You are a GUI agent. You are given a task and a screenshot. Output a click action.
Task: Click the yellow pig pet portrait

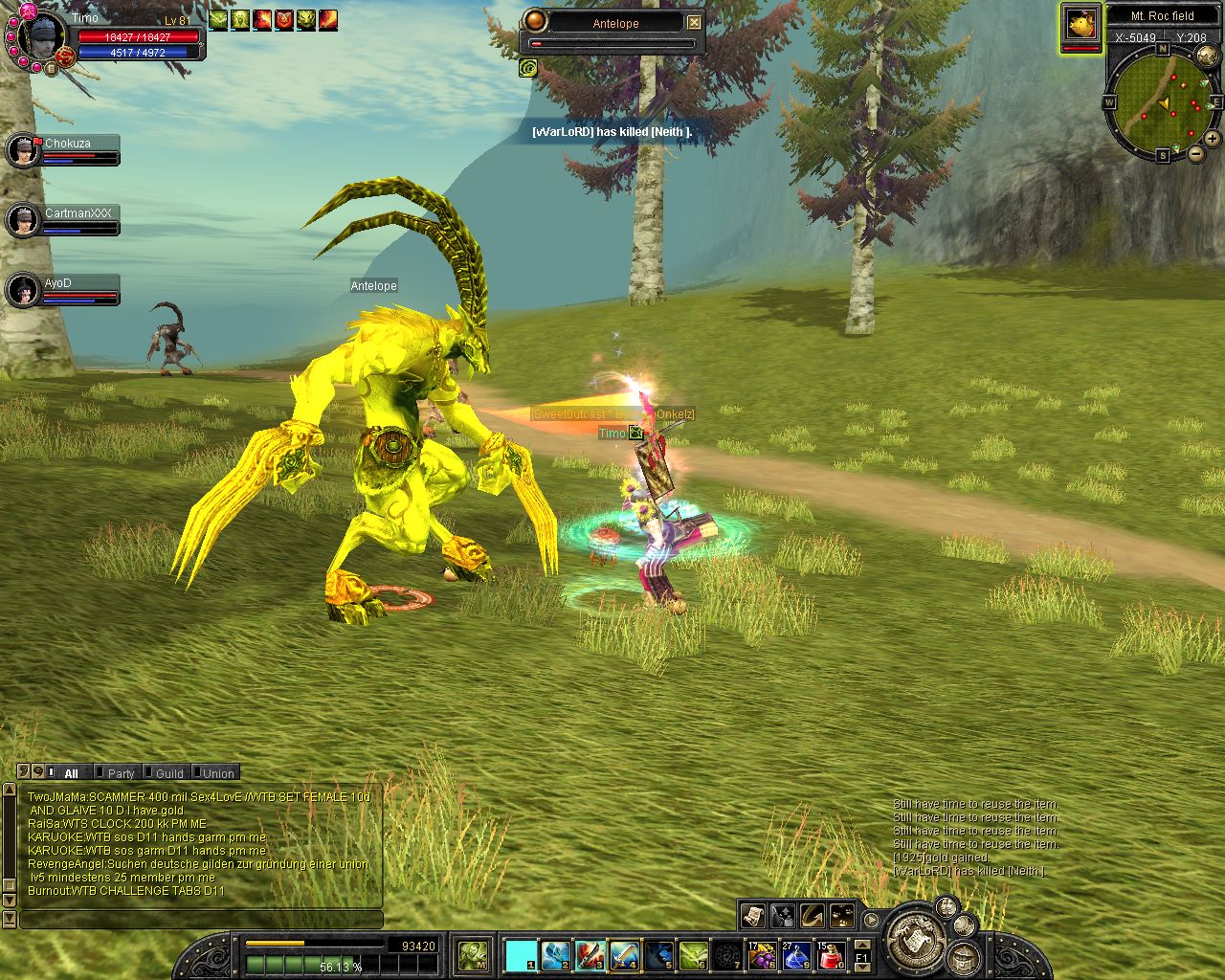point(1081,26)
